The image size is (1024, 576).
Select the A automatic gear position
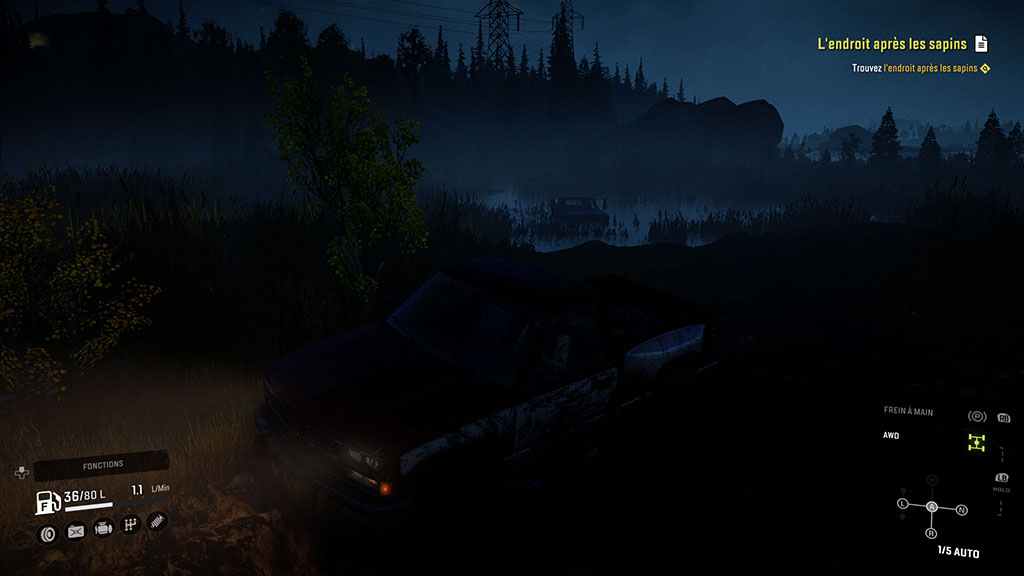932,507
